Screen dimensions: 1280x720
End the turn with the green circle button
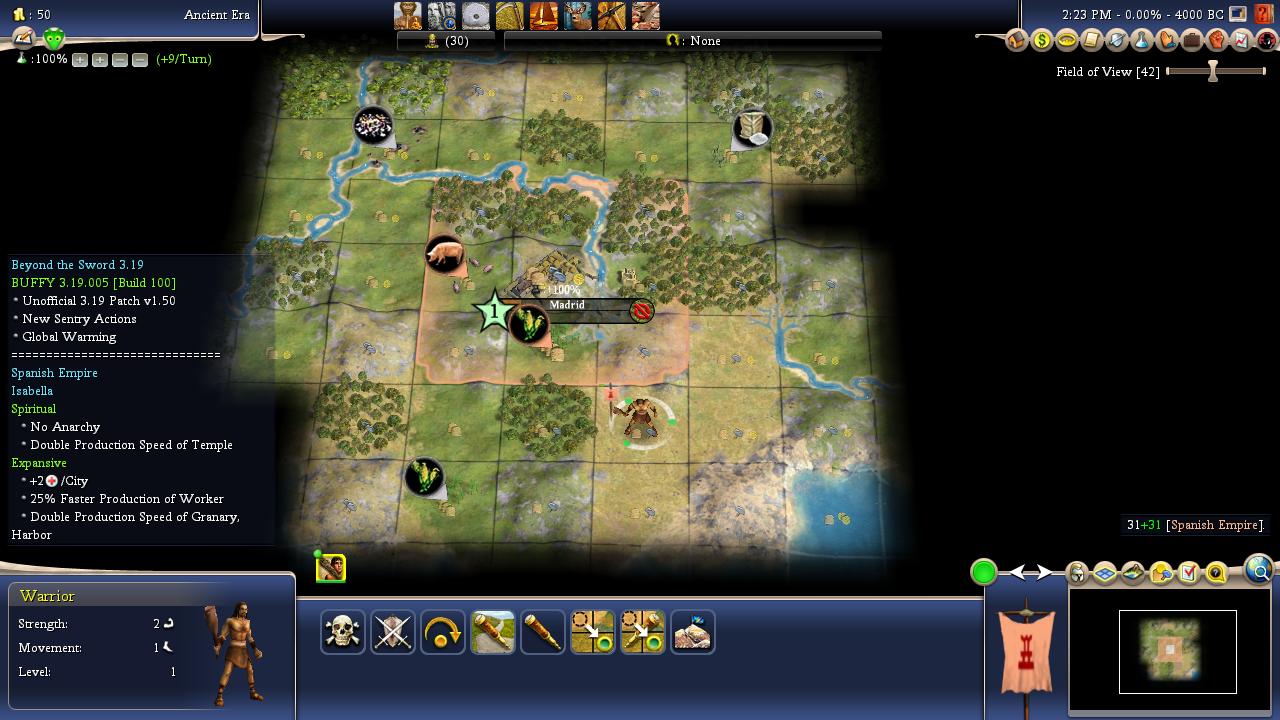984,572
